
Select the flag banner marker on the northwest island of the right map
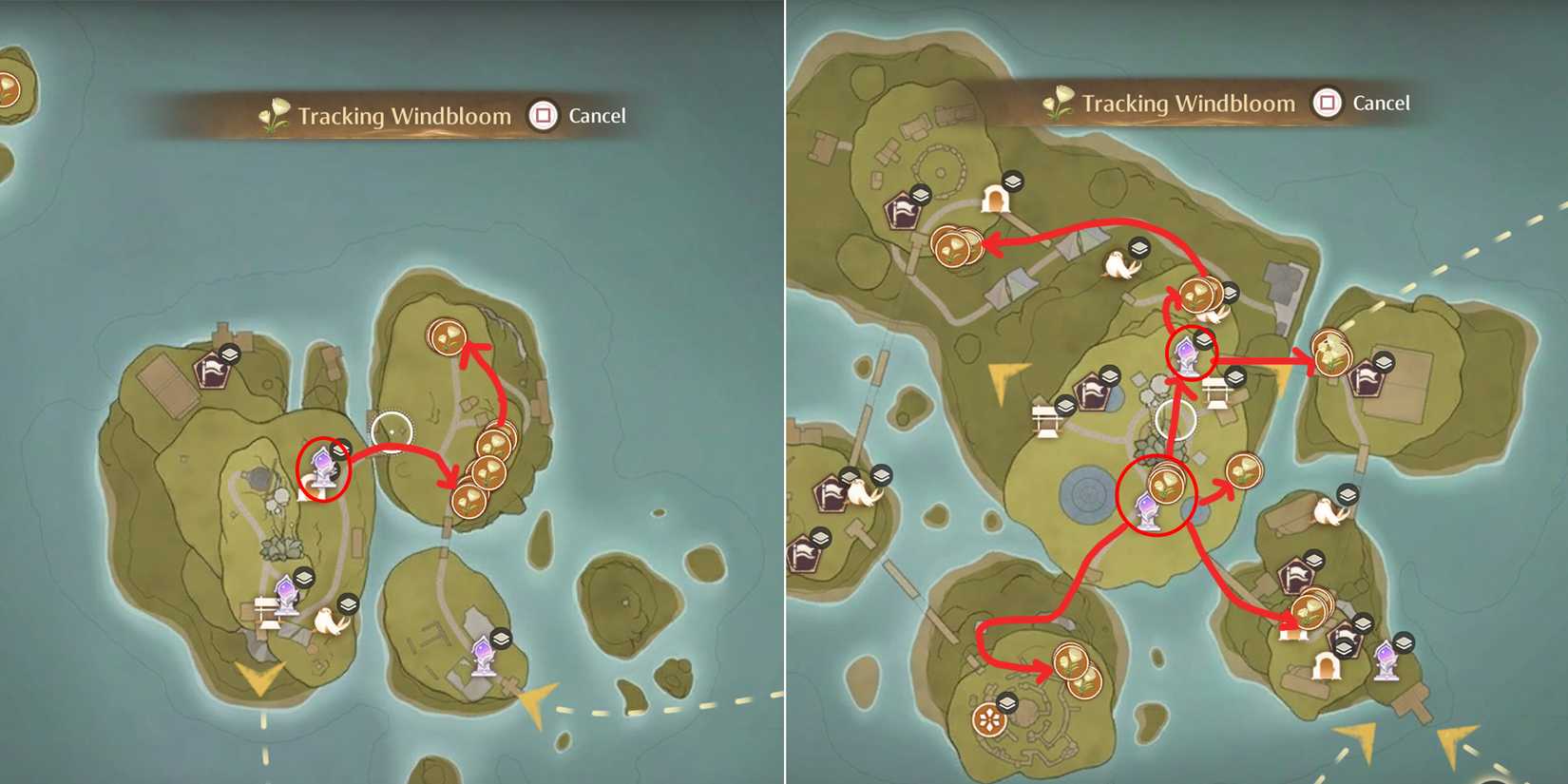(901, 209)
